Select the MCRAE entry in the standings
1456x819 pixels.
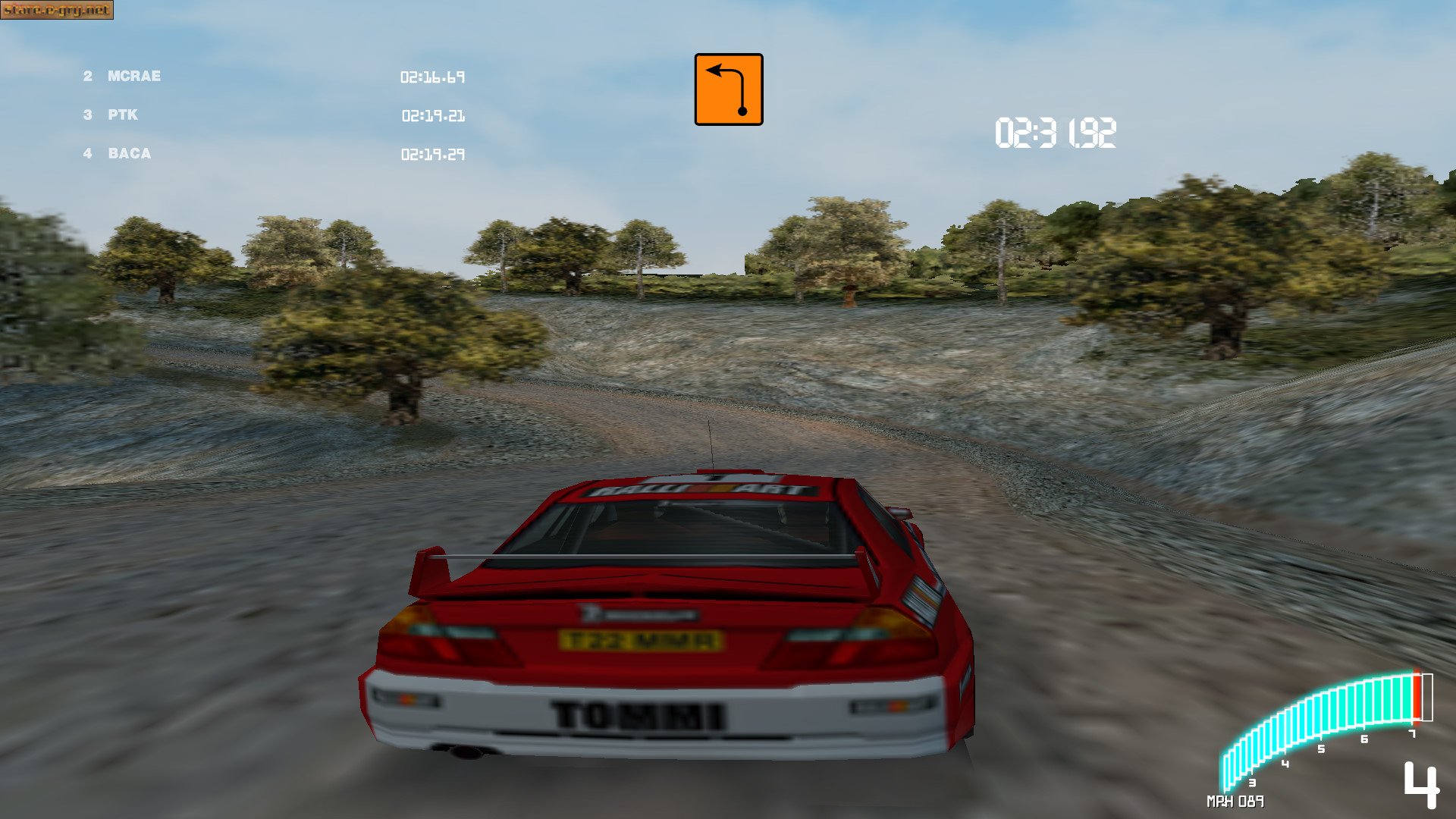(x=133, y=76)
